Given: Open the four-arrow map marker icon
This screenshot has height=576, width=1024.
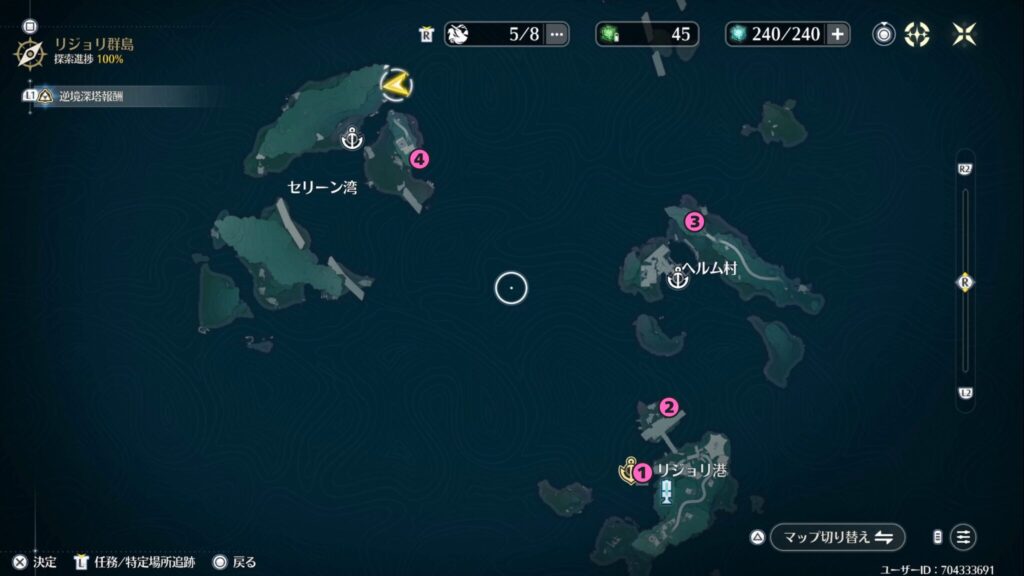Looking at the screenshot, I should pos(916,34).
